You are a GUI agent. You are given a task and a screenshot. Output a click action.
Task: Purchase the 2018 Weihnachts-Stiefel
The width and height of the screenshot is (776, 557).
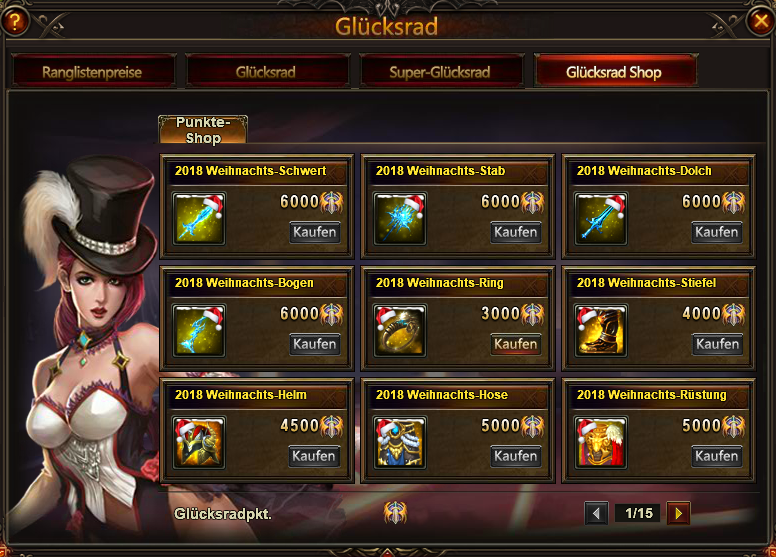[x=717, y=344]
